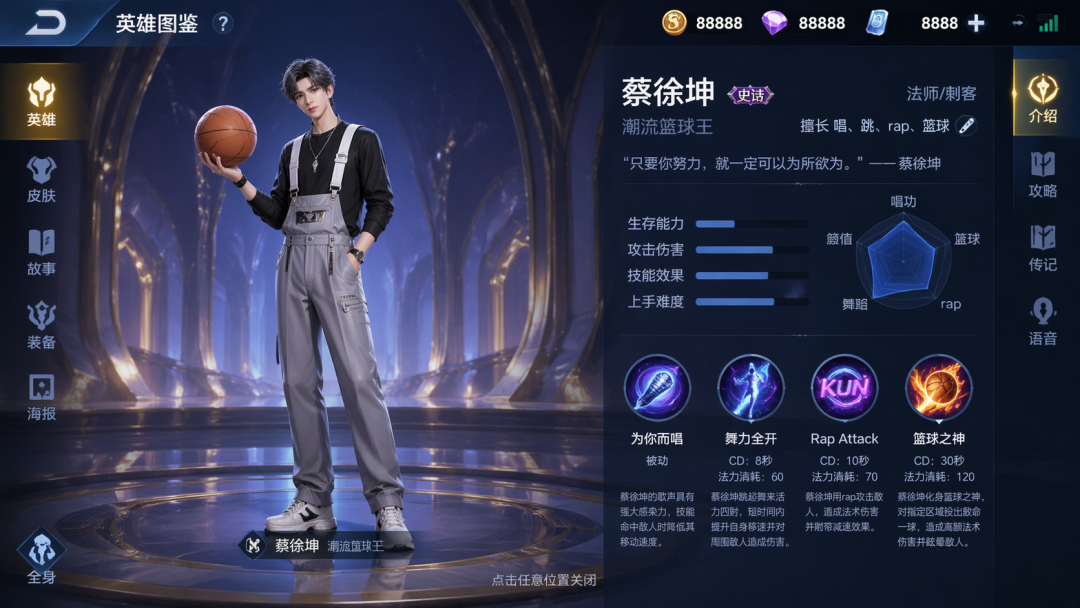This screenshot has height=608, width=1080.
Task: Go back using the return arrow
Action: tap(45, 23)
